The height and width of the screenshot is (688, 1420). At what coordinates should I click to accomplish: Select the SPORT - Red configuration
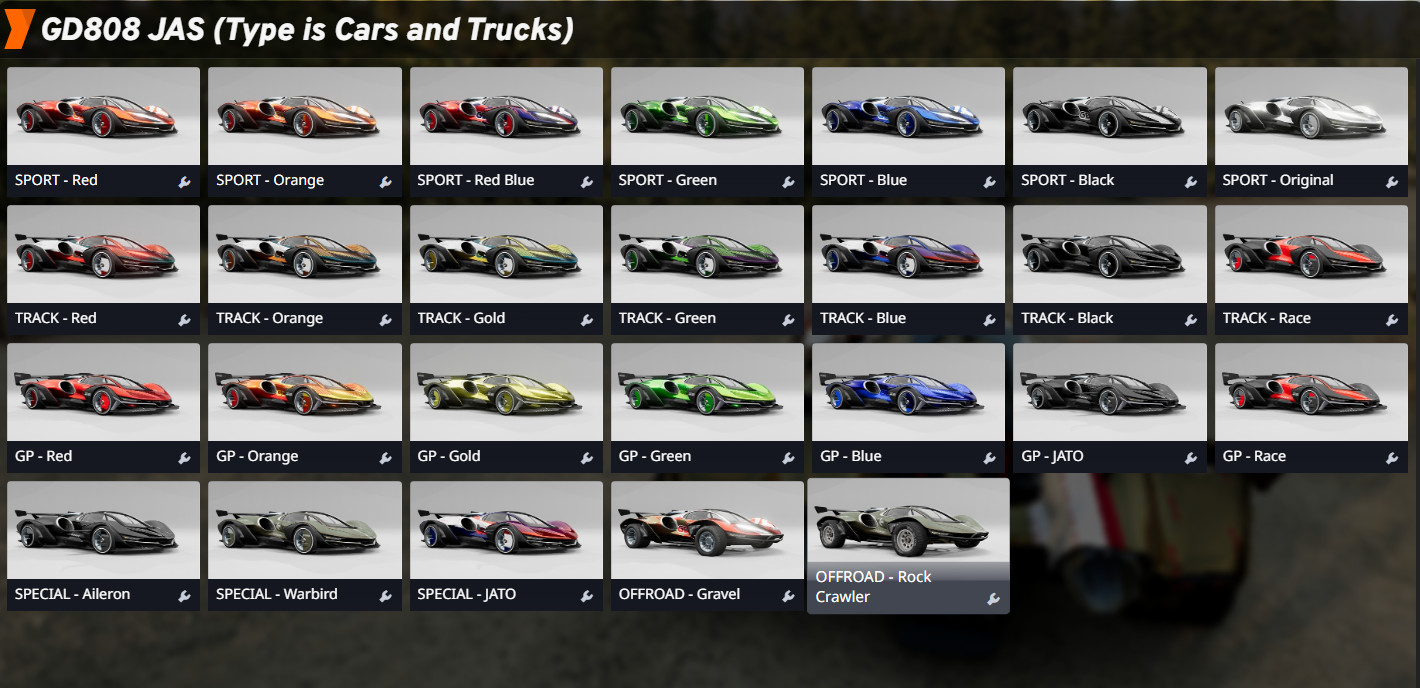pos(103,118)
